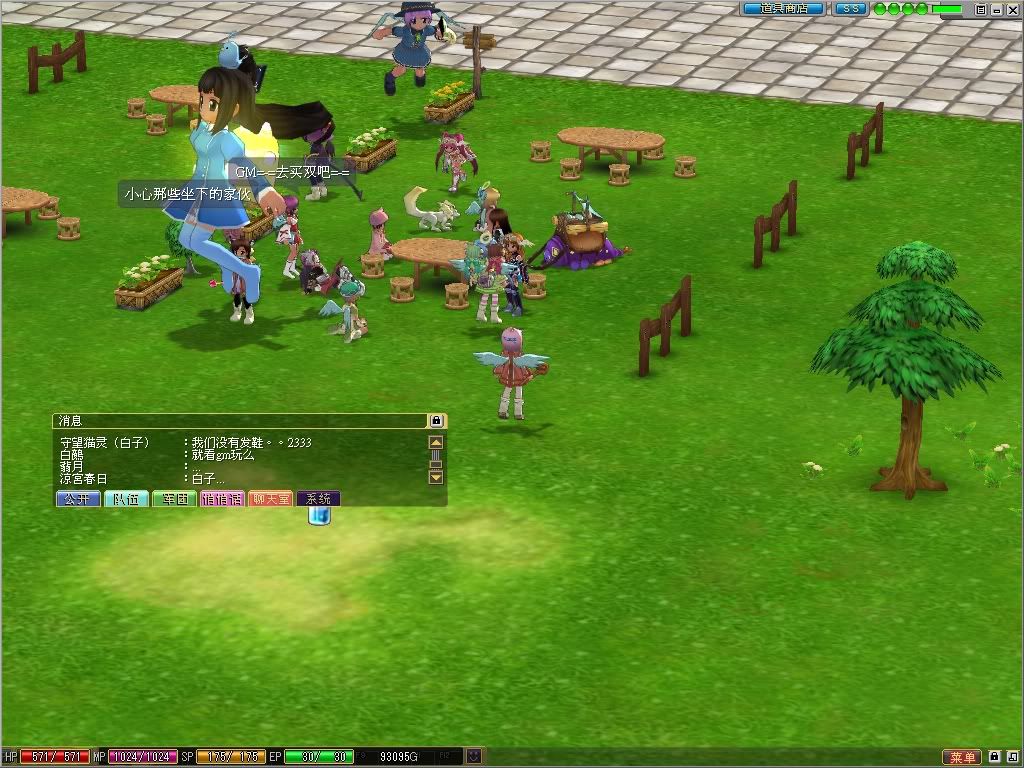Viewport: 1024px width, 768px height.
Task: Toggle the message window lock
Action: [x=436, y=421]
